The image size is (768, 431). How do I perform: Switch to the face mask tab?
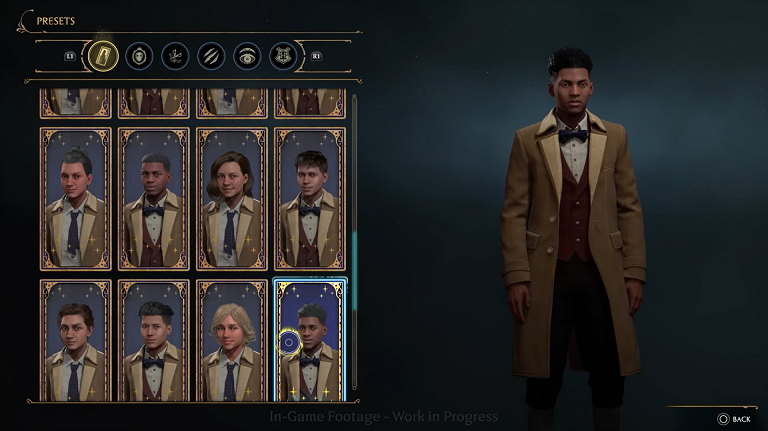[140, 56]
